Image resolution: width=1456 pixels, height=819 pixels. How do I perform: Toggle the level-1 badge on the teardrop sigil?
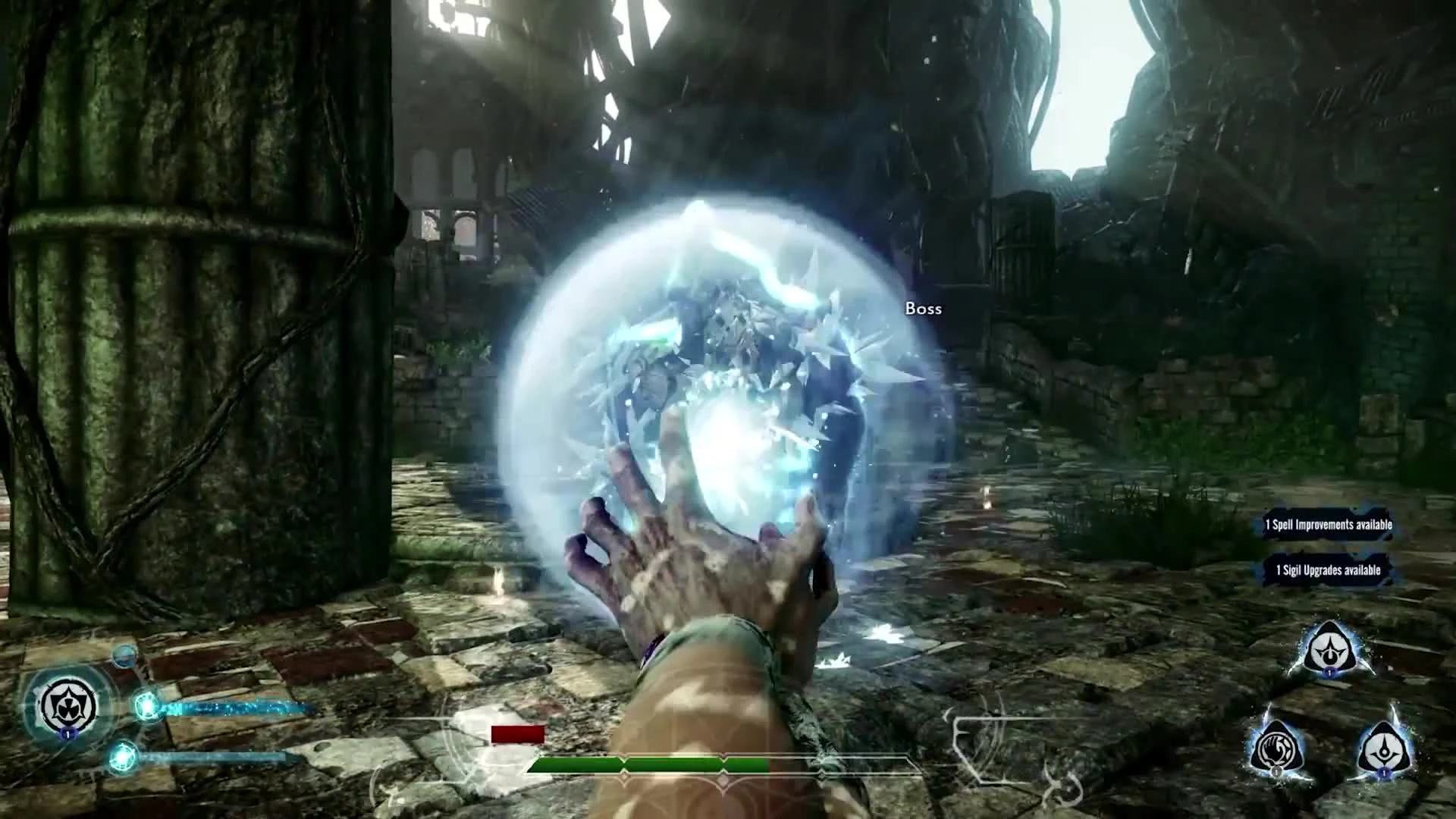pyautogui.click(x=1384, y=775)
